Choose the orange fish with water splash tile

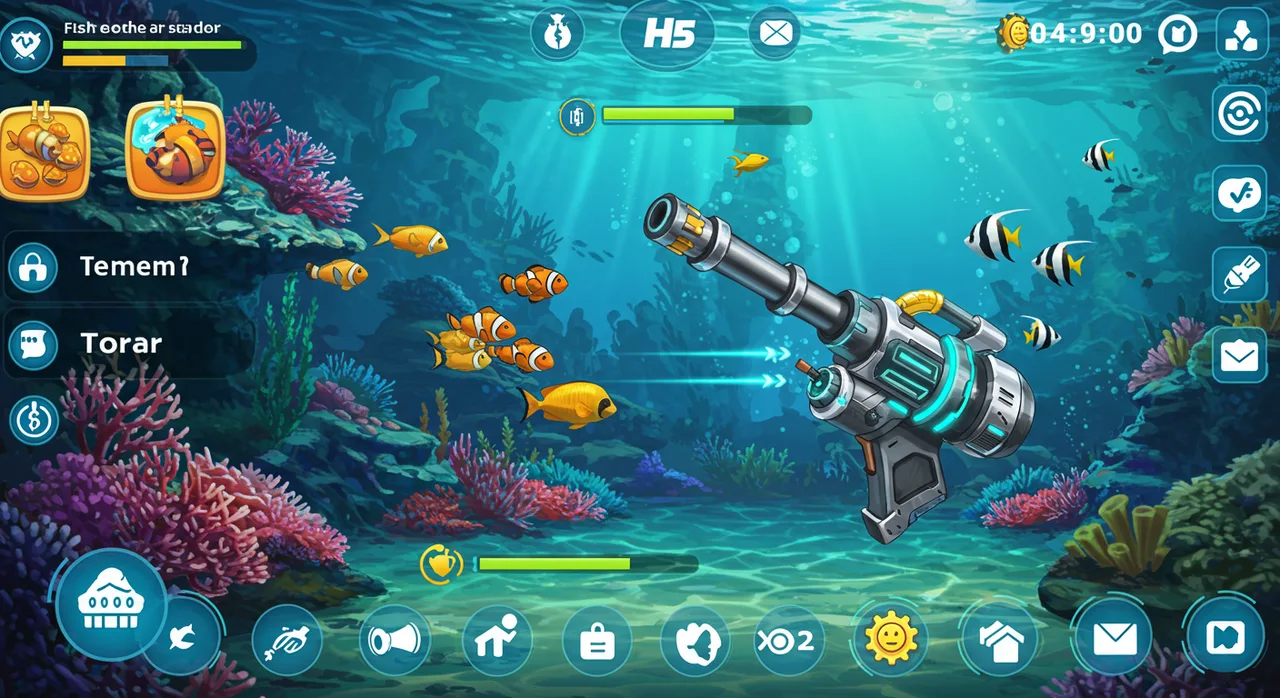click(x=174, y=148)
